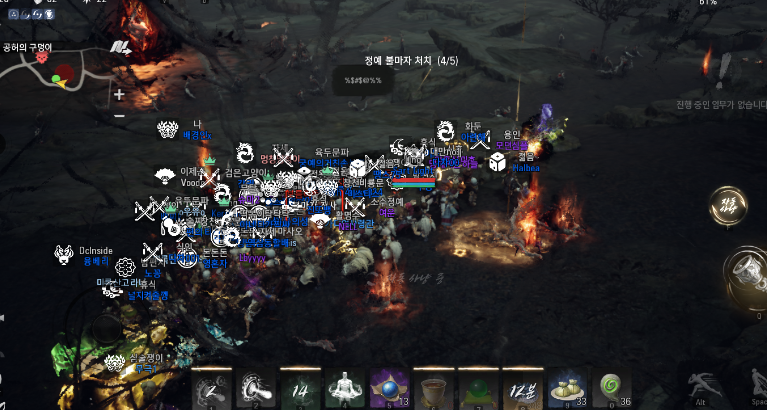Viewport: 767px width, 410px height.
Task: Select the green dome item slot
Action: [x=476, y=387]
